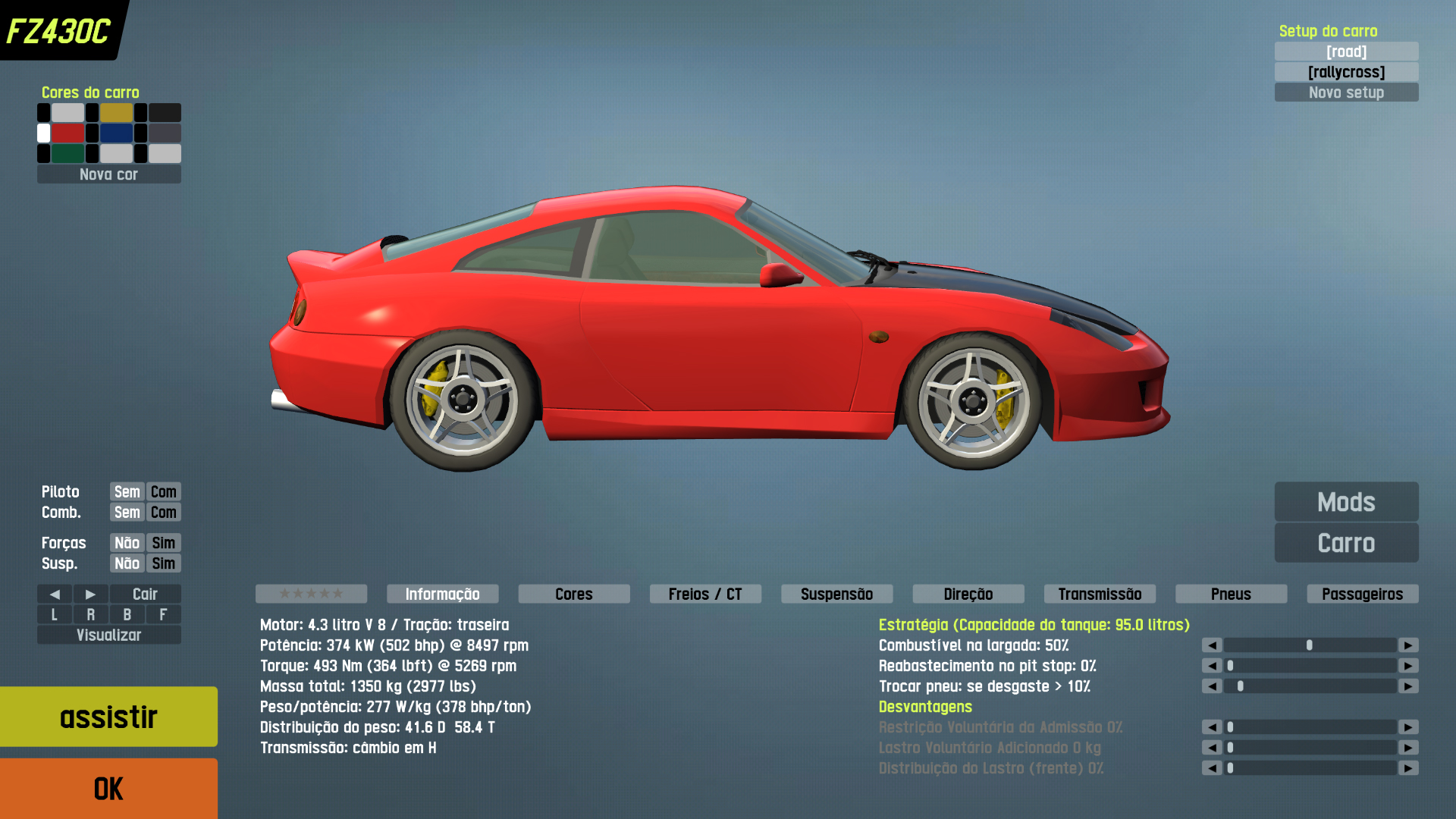The height and width of the screenshot is (819, 1456).
Task: Load the [rallycross] setup
Action: [x=1346, y=72]
